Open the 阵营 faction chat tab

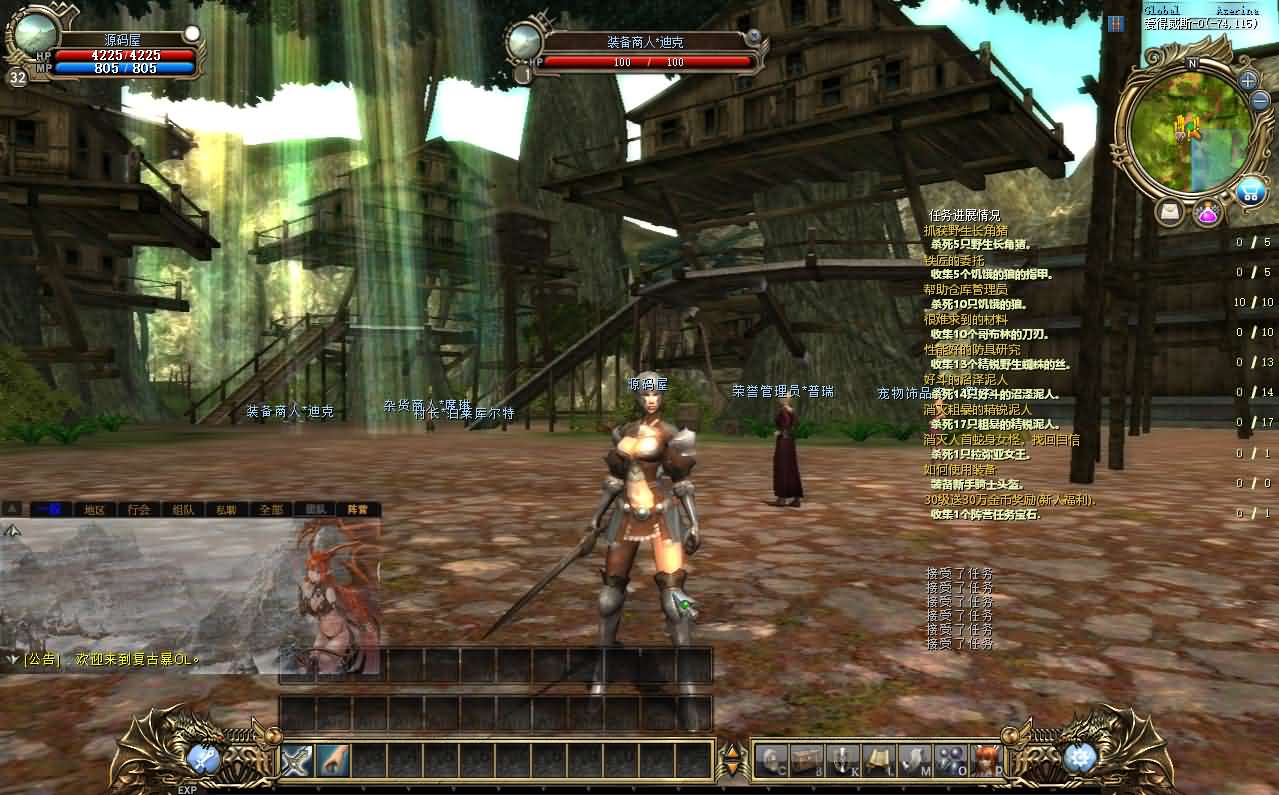click(358, 509)
